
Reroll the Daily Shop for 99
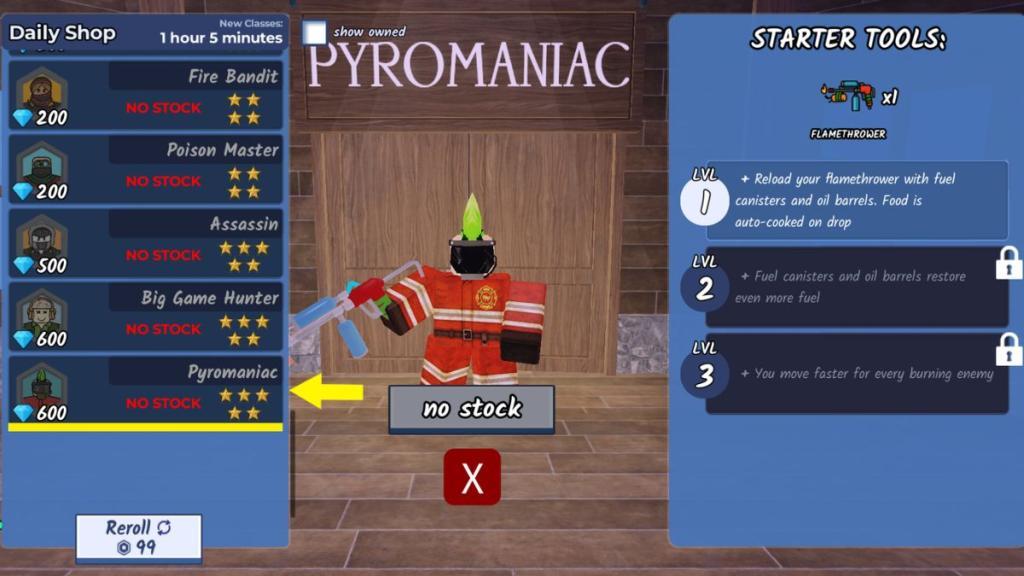pos(139,537)
